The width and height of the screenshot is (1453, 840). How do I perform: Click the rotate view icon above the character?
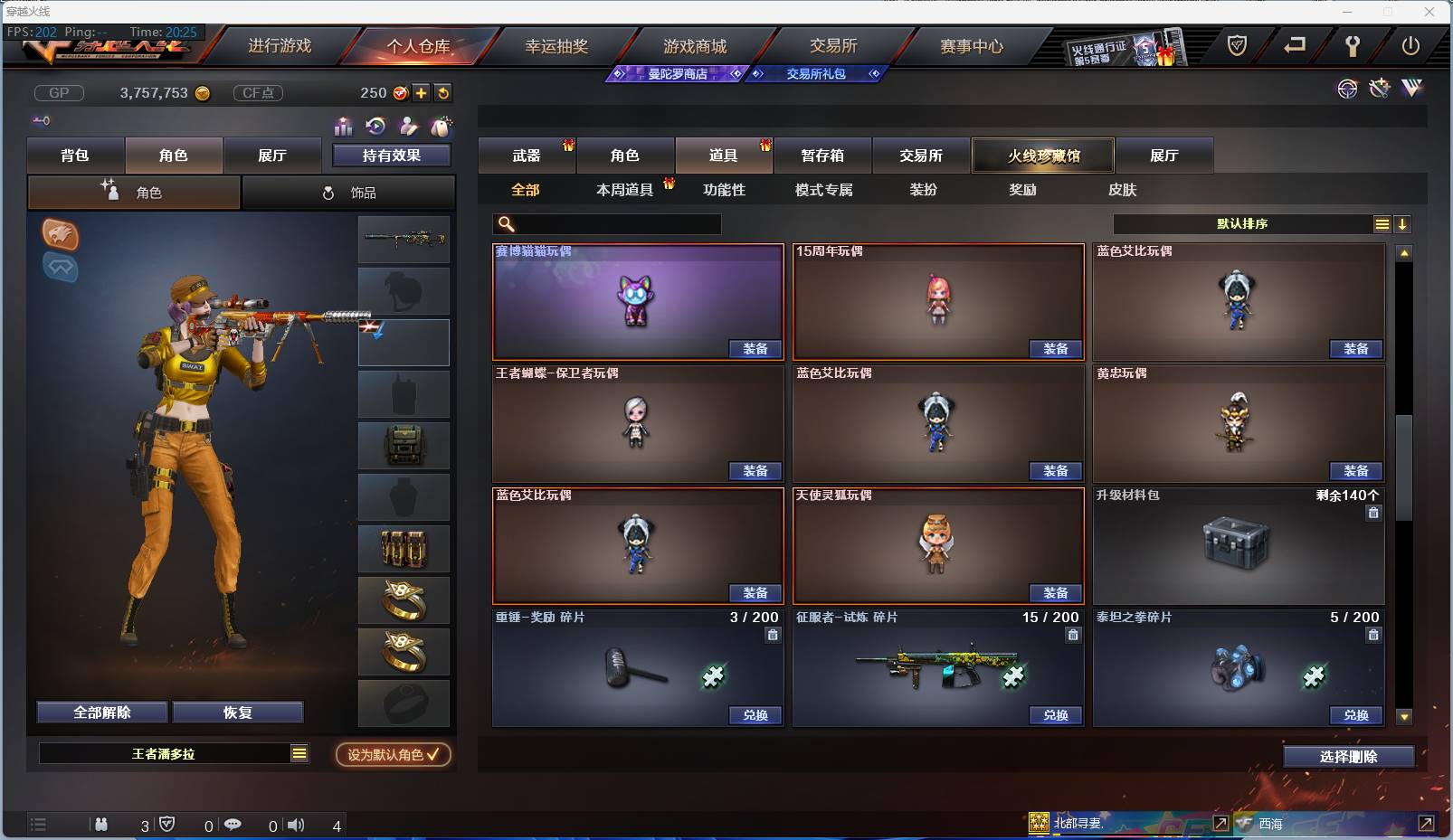click(x=375, y=127)
